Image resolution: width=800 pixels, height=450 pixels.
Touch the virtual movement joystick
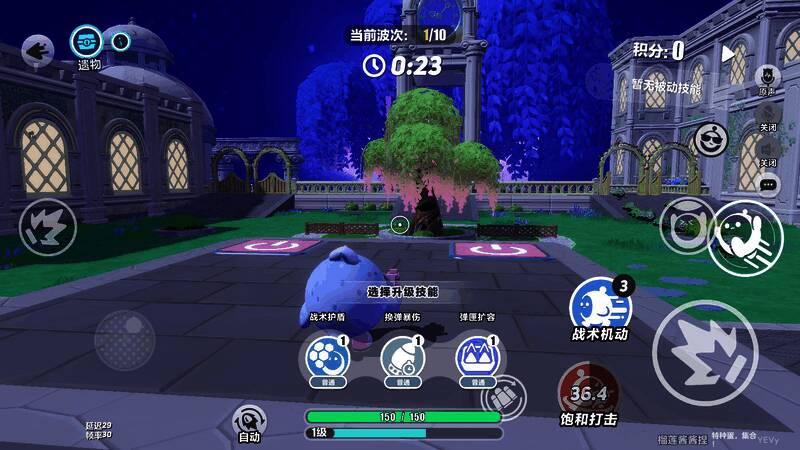tap(124, 337)
